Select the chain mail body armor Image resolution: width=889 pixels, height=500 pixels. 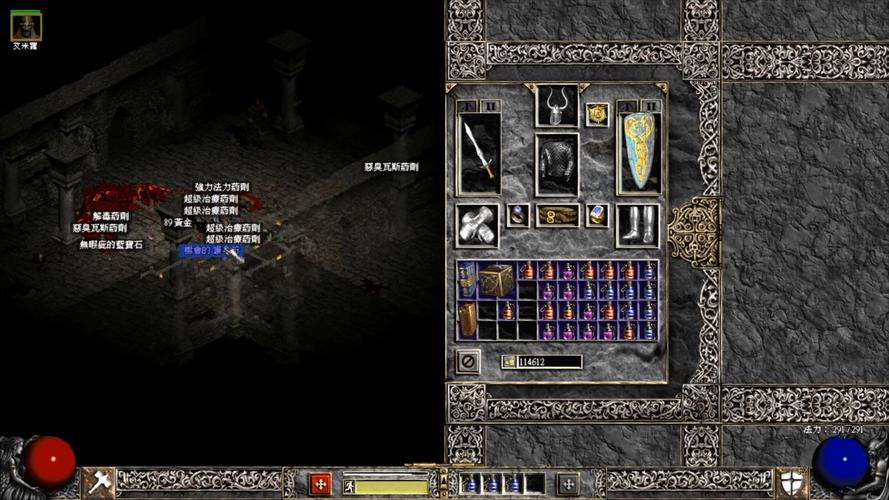click(x=557, y=165)
